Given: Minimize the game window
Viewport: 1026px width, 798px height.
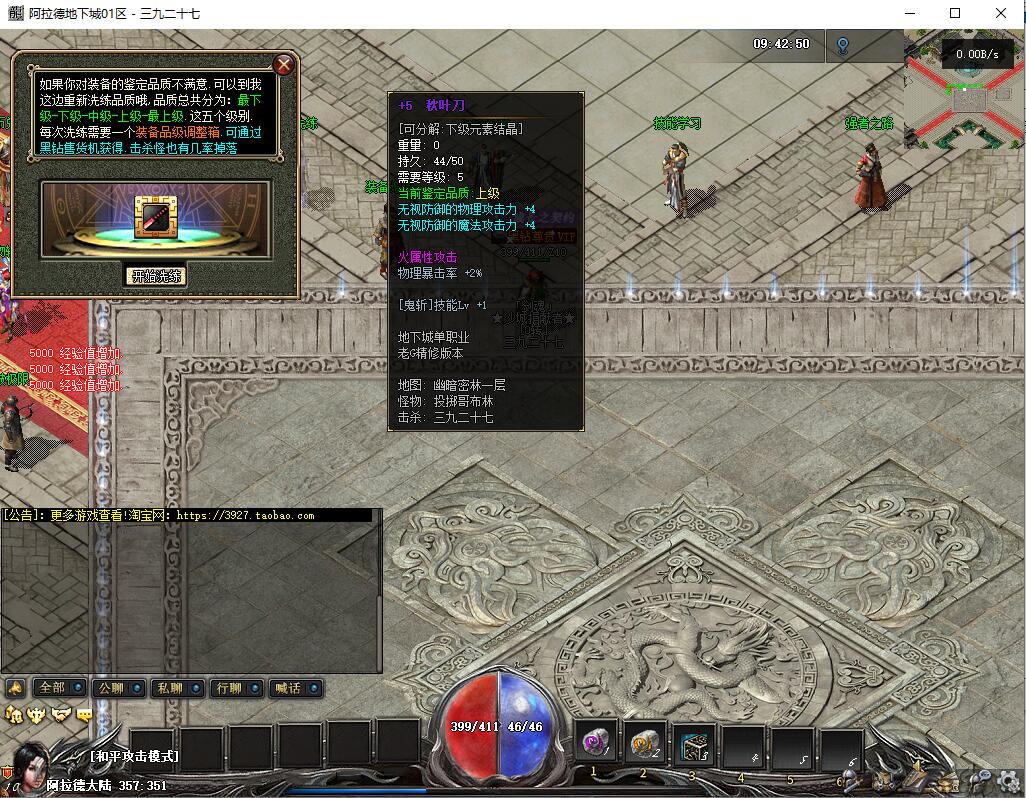Looking at the screenshot, I should click(909, 13).
